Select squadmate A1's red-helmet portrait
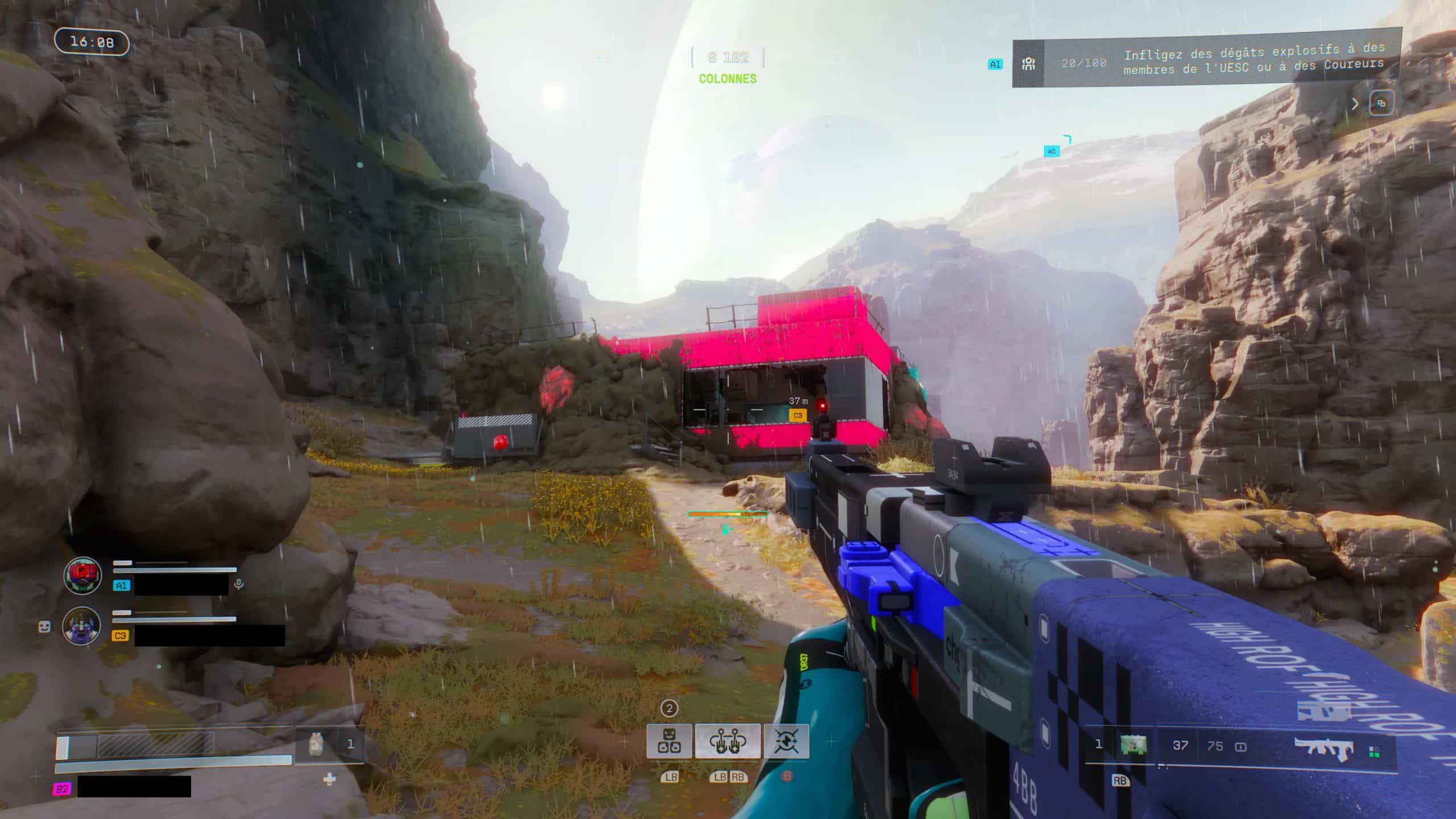 click(83, 576)
